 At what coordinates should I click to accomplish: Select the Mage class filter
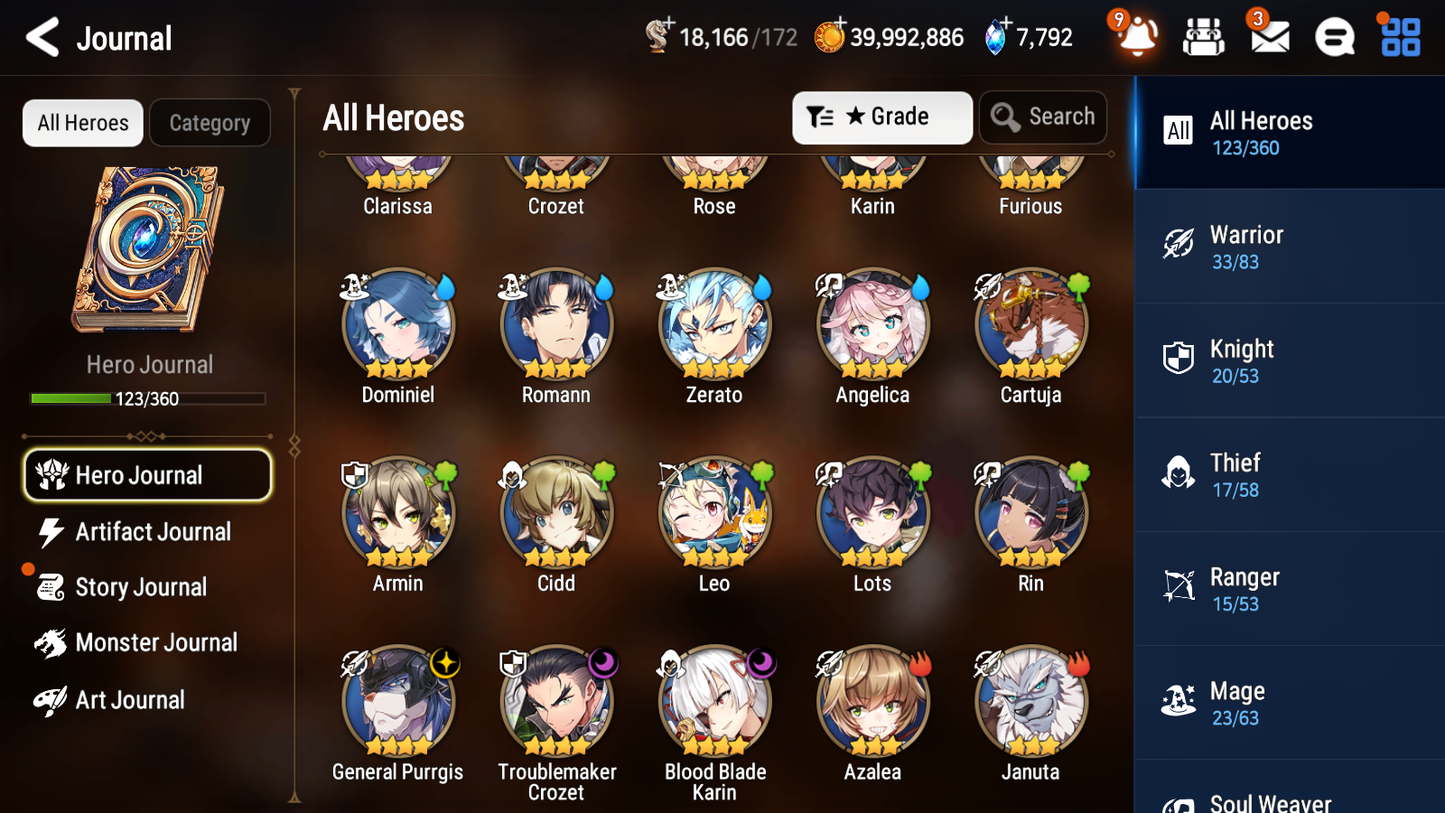pos(1288,702)
